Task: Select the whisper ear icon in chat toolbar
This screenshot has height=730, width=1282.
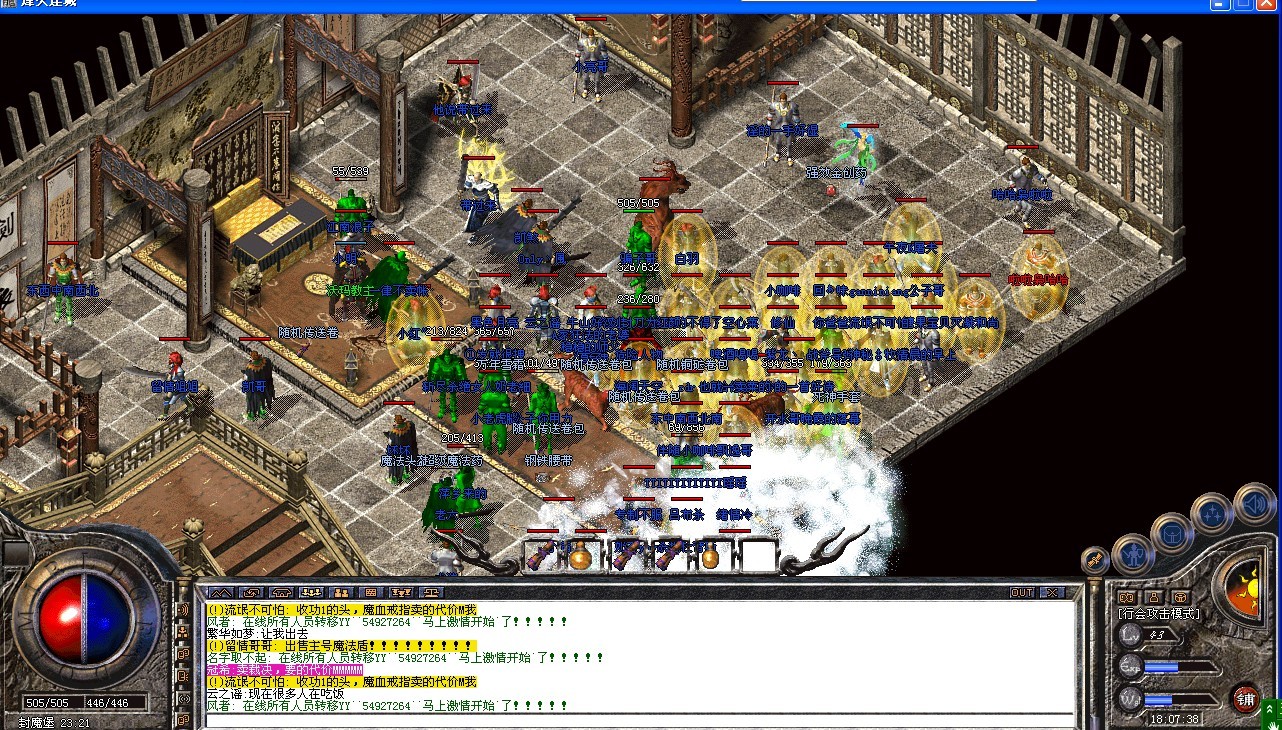Action: [281, 593]
